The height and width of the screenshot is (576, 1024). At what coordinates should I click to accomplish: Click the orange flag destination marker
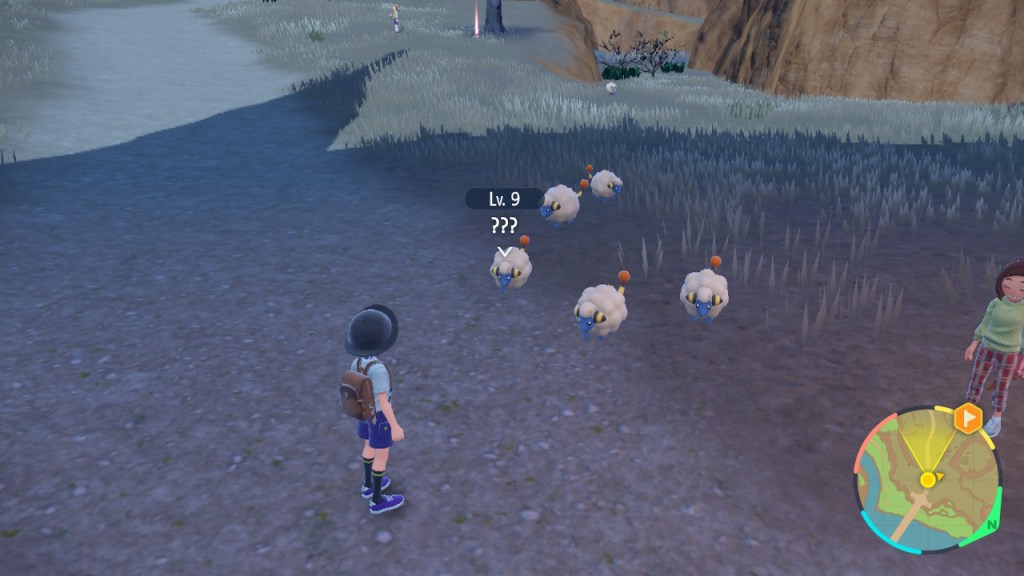[x=967, y=417]
